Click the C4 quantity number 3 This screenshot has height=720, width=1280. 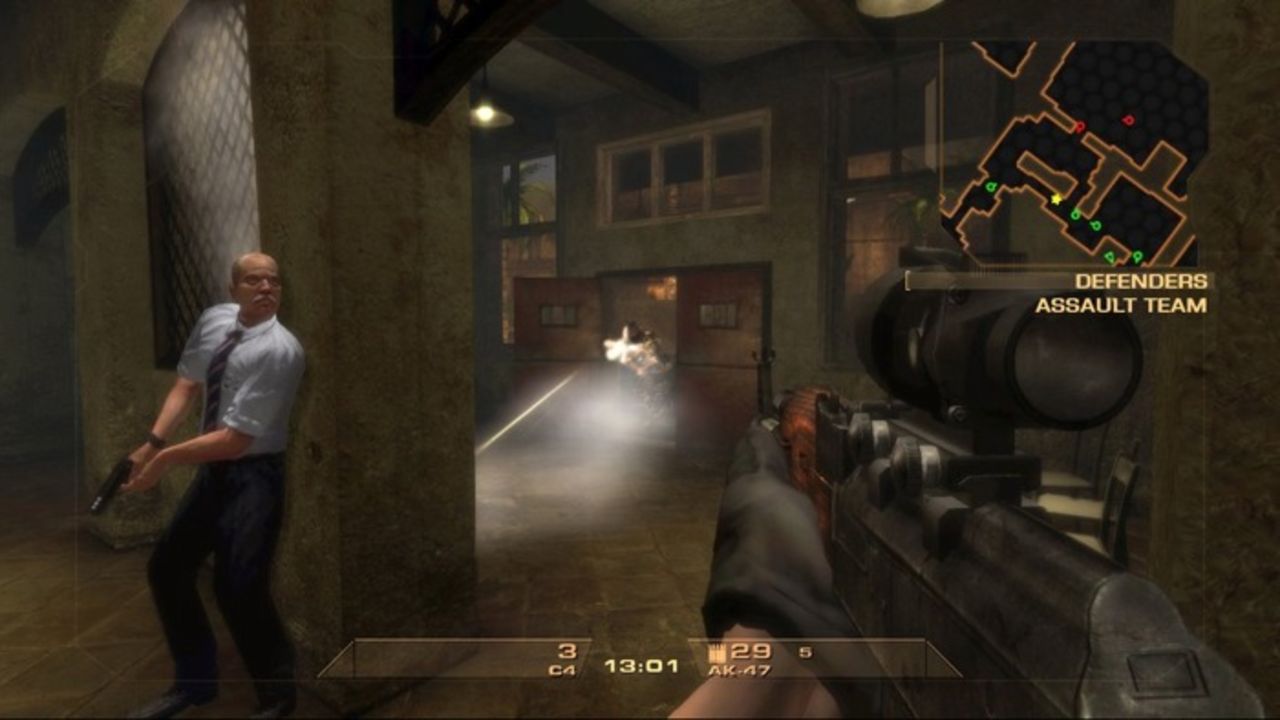point(568,652)
